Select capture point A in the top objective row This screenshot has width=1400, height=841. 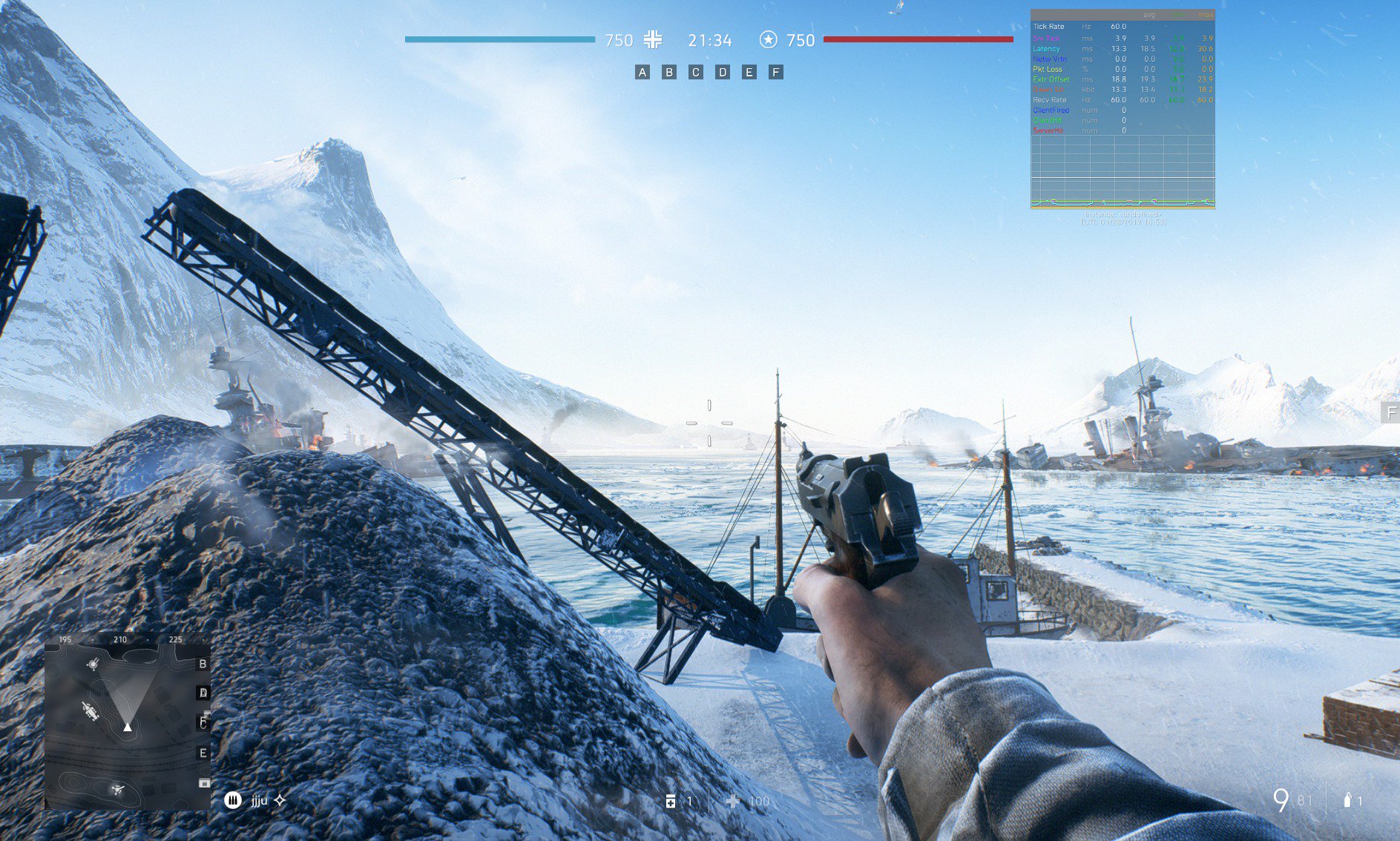[x=643, y=72]
